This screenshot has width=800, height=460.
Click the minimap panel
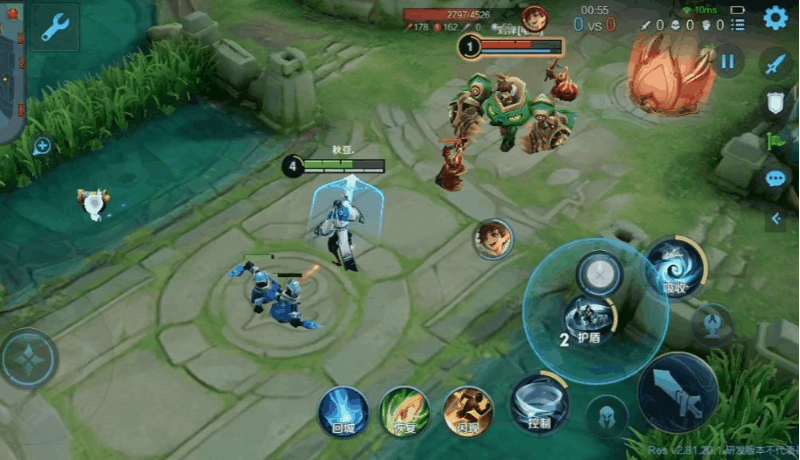pyautogui.click(x=10, y=70)
